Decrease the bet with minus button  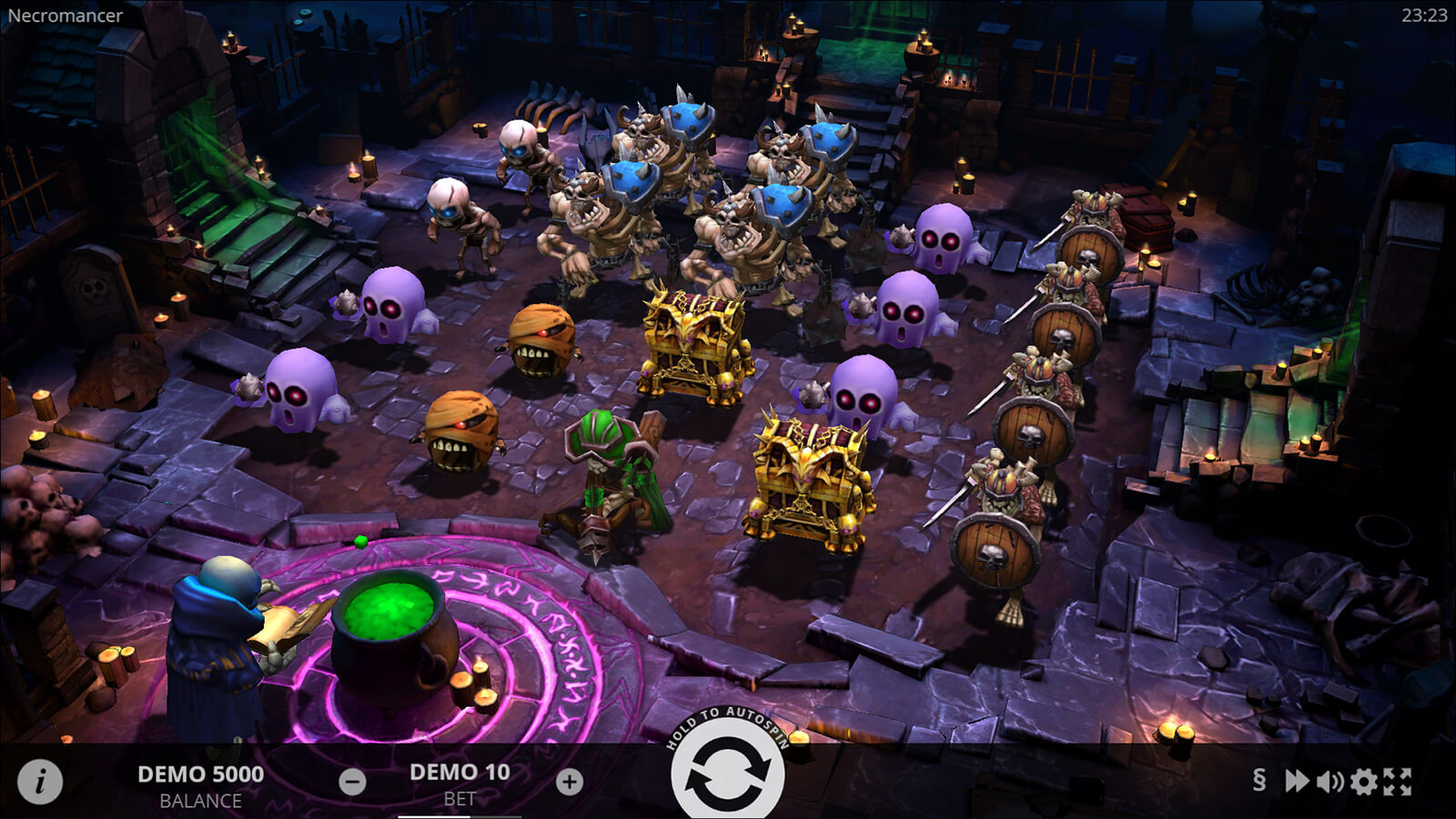(352, 782)
